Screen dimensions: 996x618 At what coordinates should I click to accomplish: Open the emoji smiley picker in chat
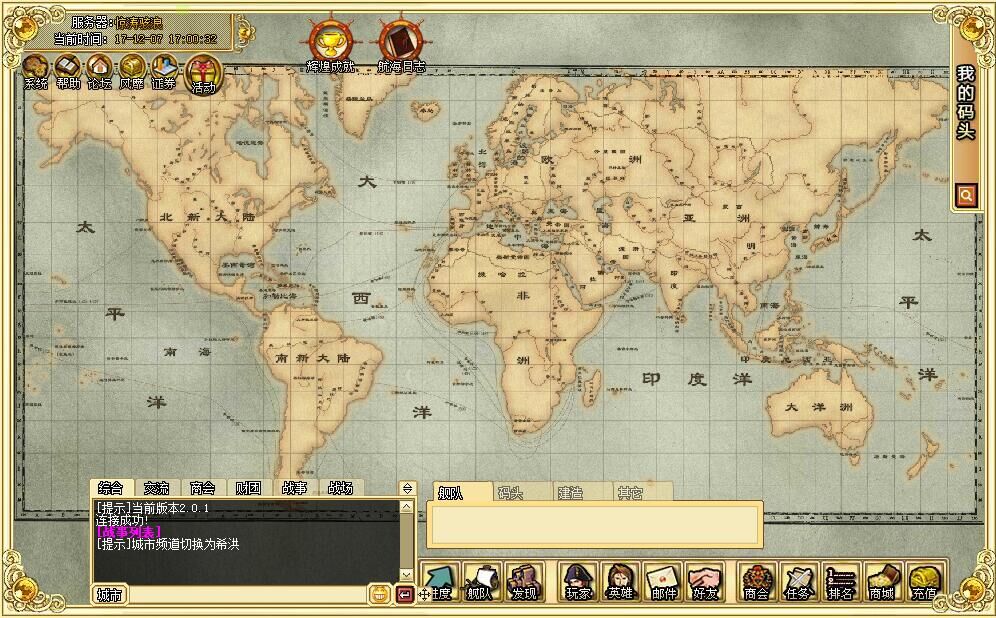(x=379, y=594)
